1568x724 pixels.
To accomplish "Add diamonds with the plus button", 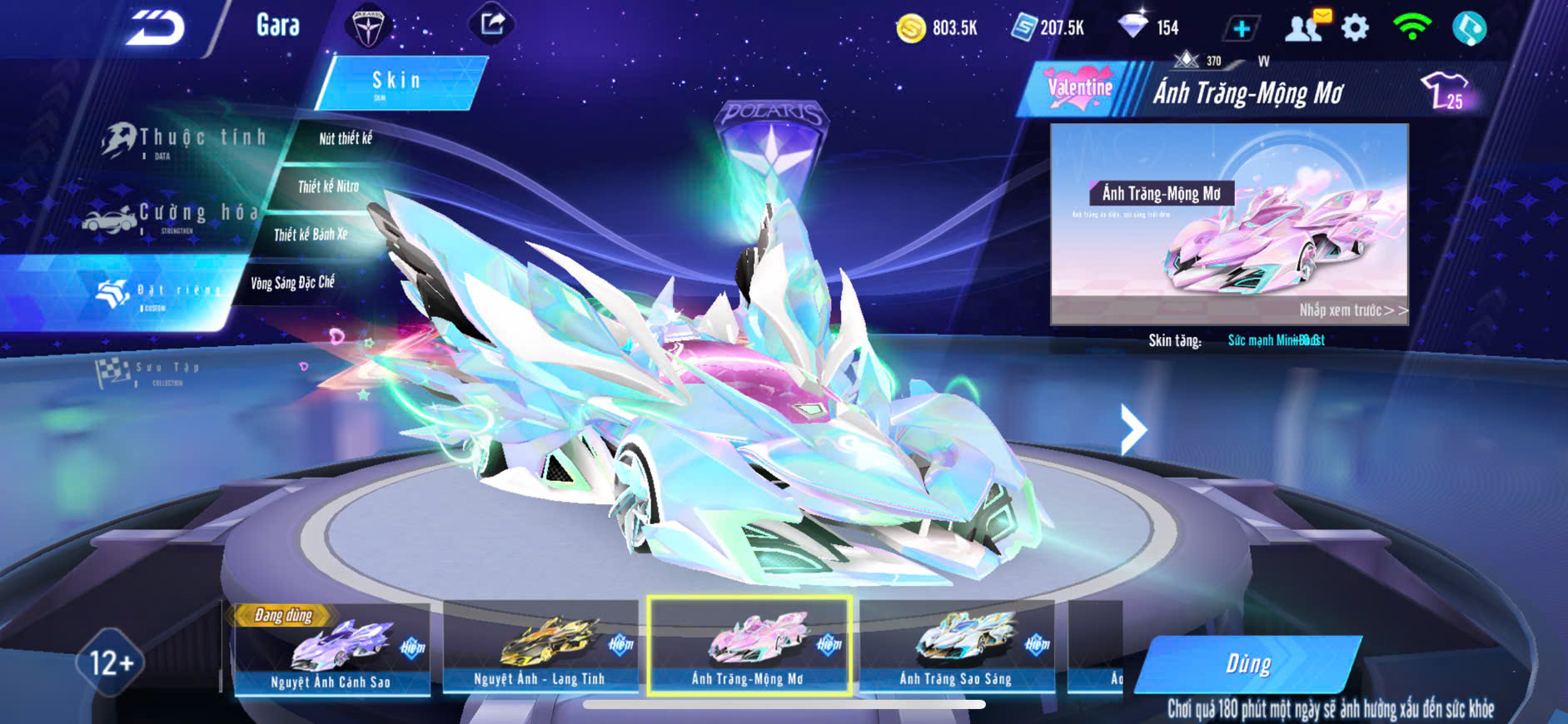I will pyautogui.click(x=1241, y=29).
